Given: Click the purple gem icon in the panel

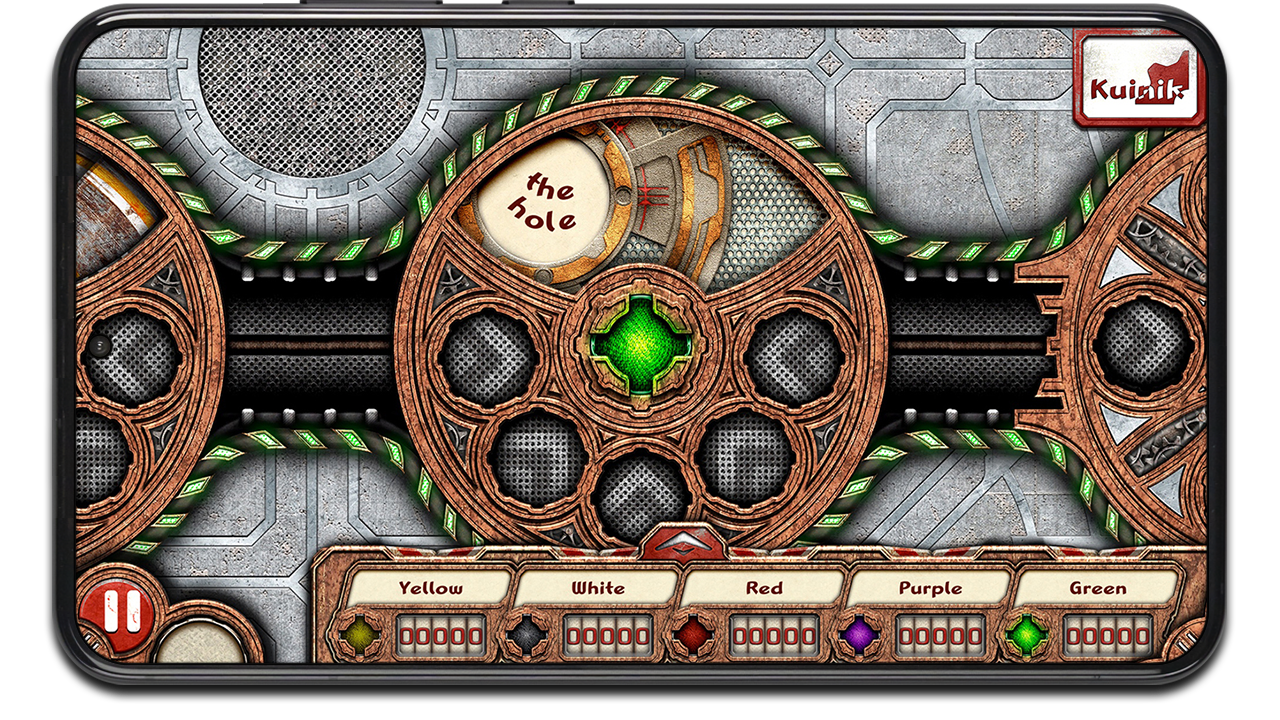Looking at the screenshot, I should coord(858,634).
